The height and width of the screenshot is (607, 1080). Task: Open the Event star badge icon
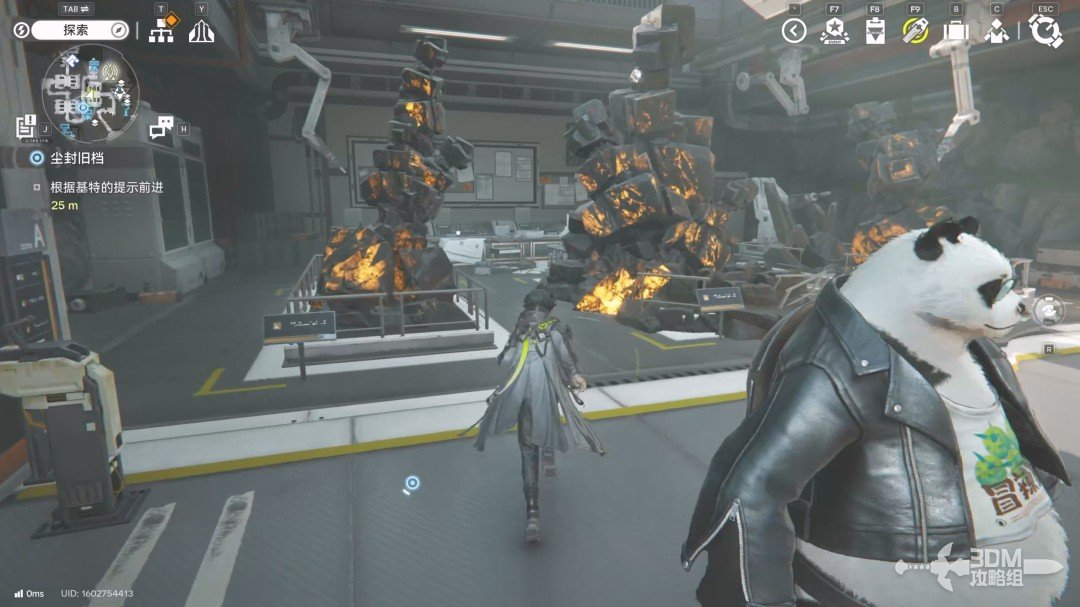pos(834,31)
